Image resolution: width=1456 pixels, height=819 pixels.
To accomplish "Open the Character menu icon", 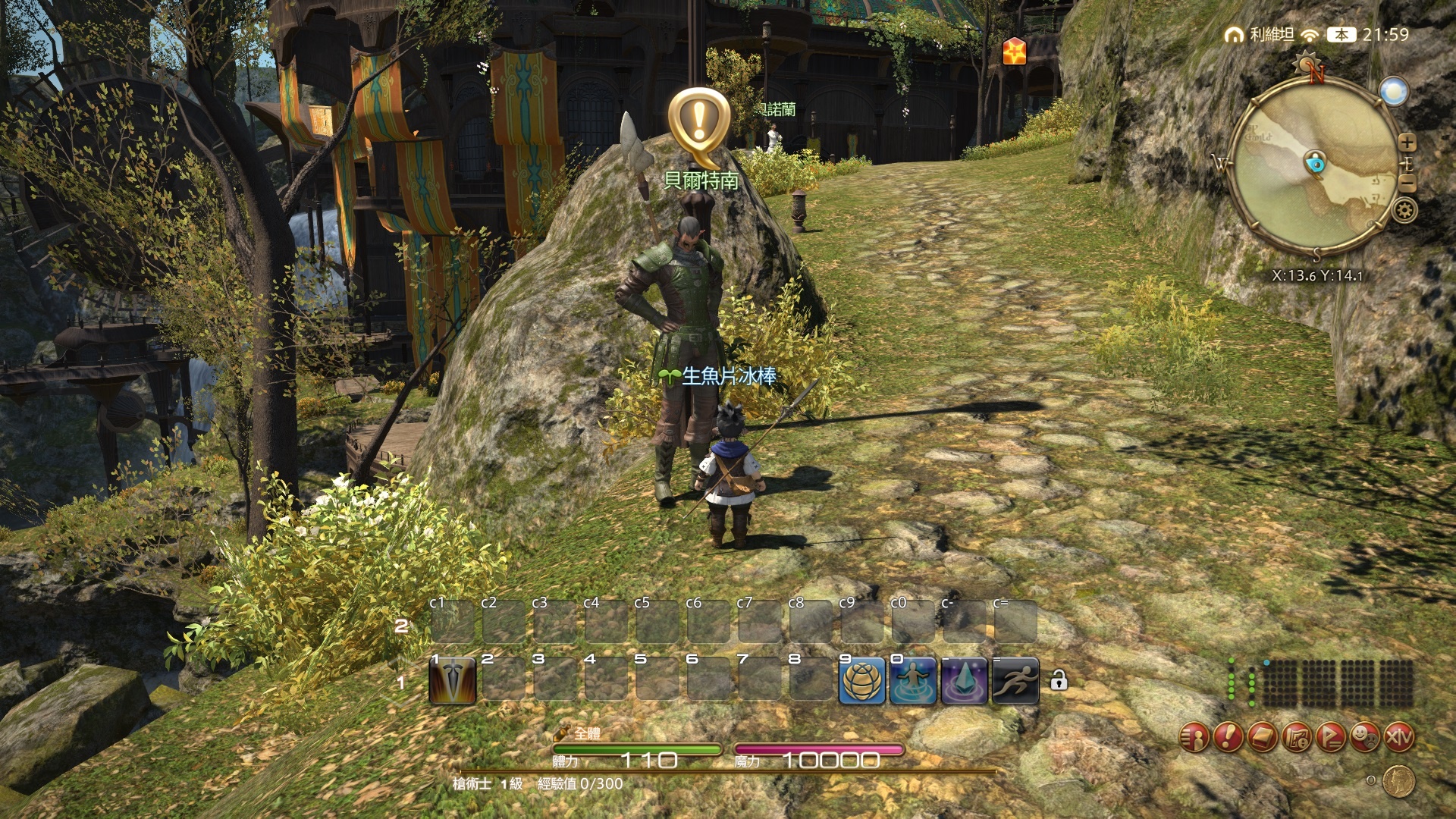I will [1194, 736].
